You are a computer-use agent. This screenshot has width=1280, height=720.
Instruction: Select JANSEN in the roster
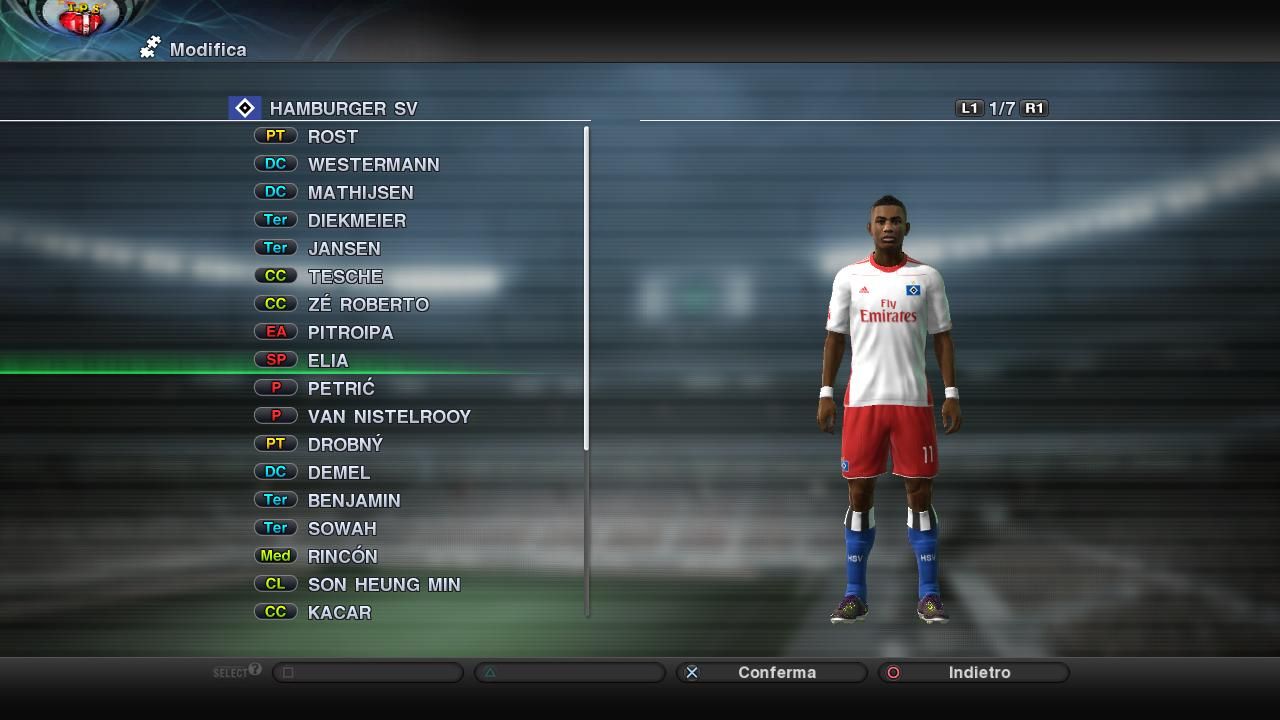click(x=344, y=249)
